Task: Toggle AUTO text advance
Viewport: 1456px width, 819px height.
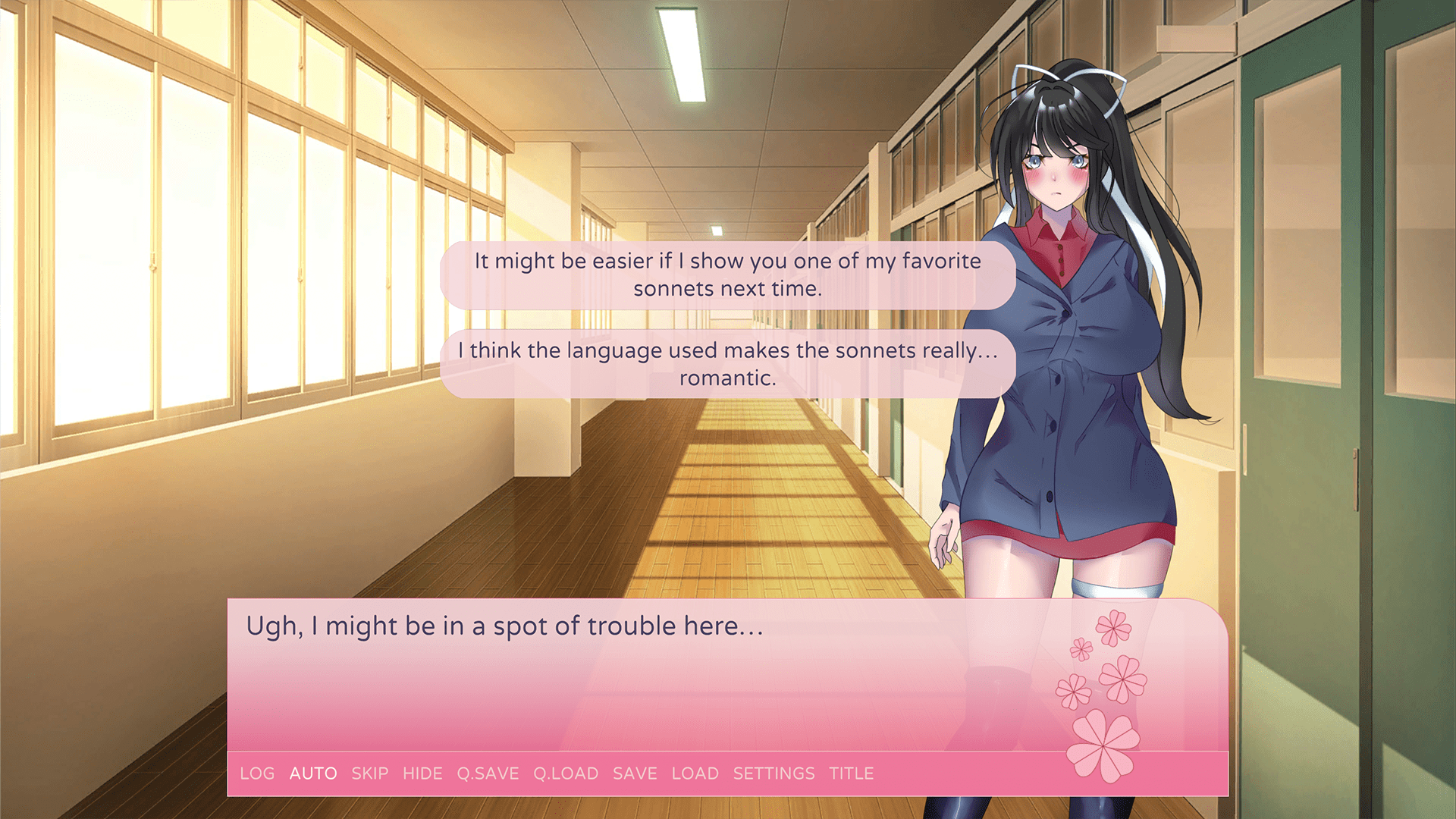Action: [x=313, y=773]
